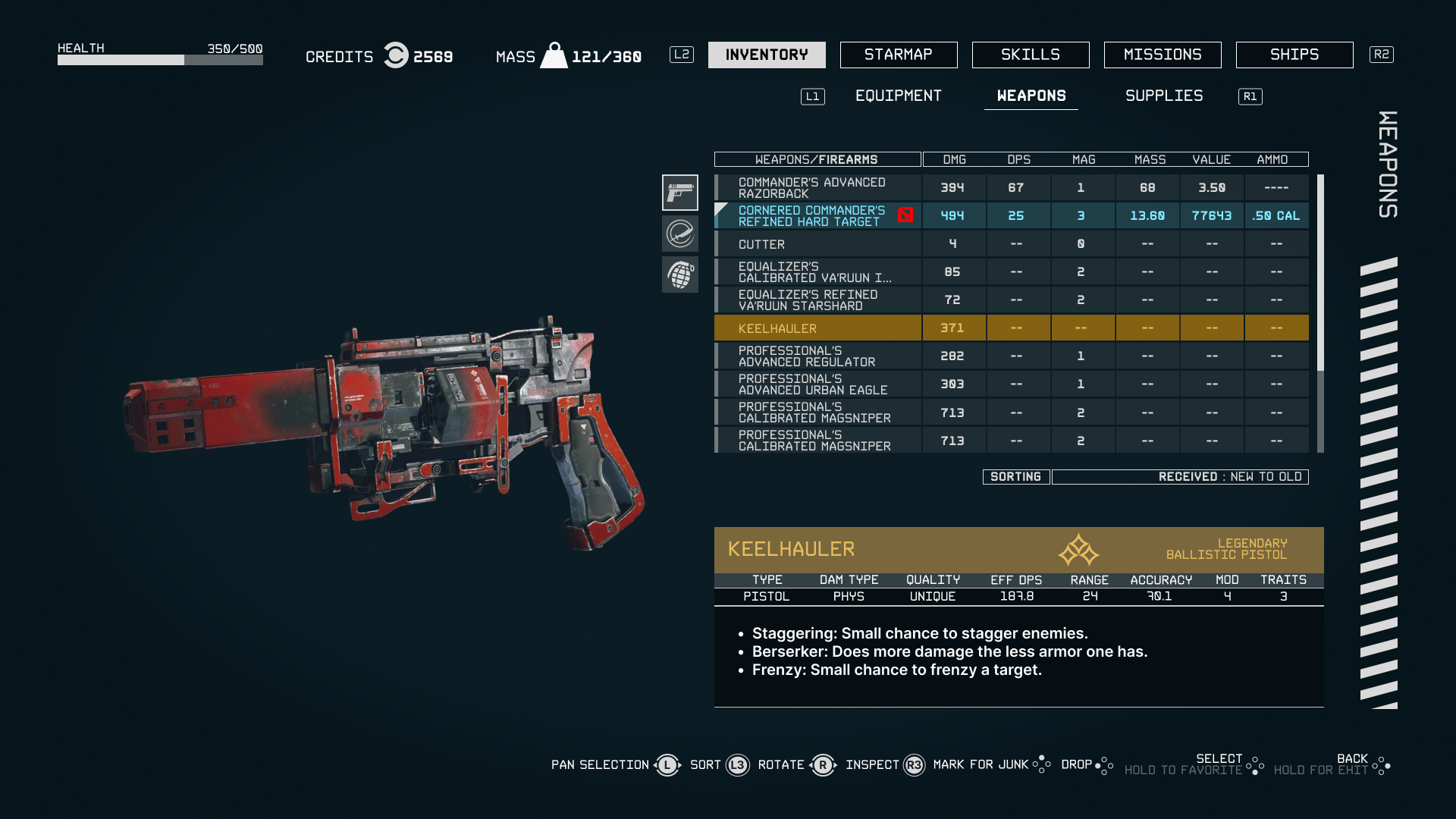Screen dimensions: 1456x819
Task: Open the Received: New to Old sorting dropdown
Action: [x=1180, y=476]
